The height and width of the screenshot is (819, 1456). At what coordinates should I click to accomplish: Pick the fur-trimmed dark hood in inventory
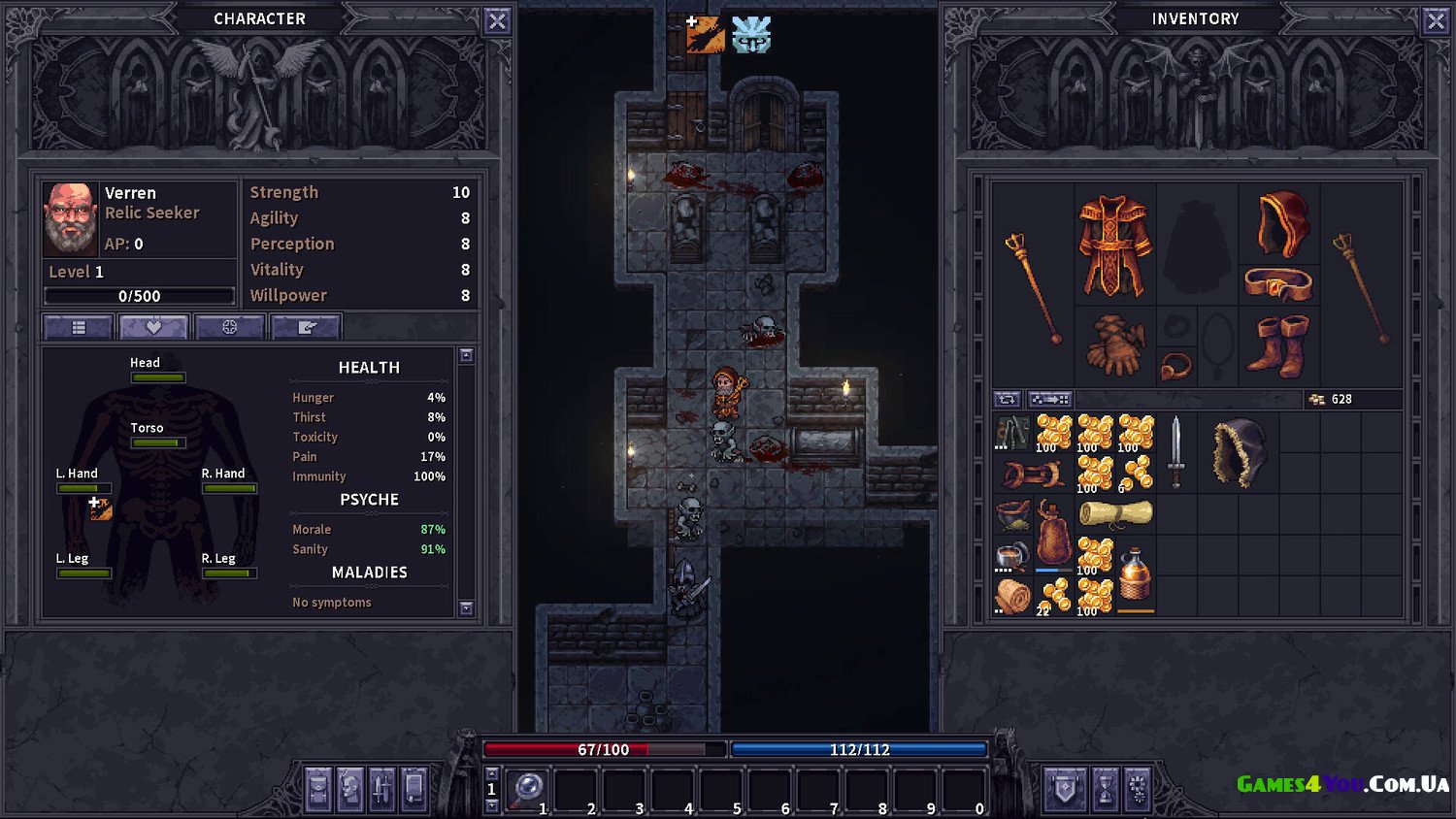click(1239, 452)
